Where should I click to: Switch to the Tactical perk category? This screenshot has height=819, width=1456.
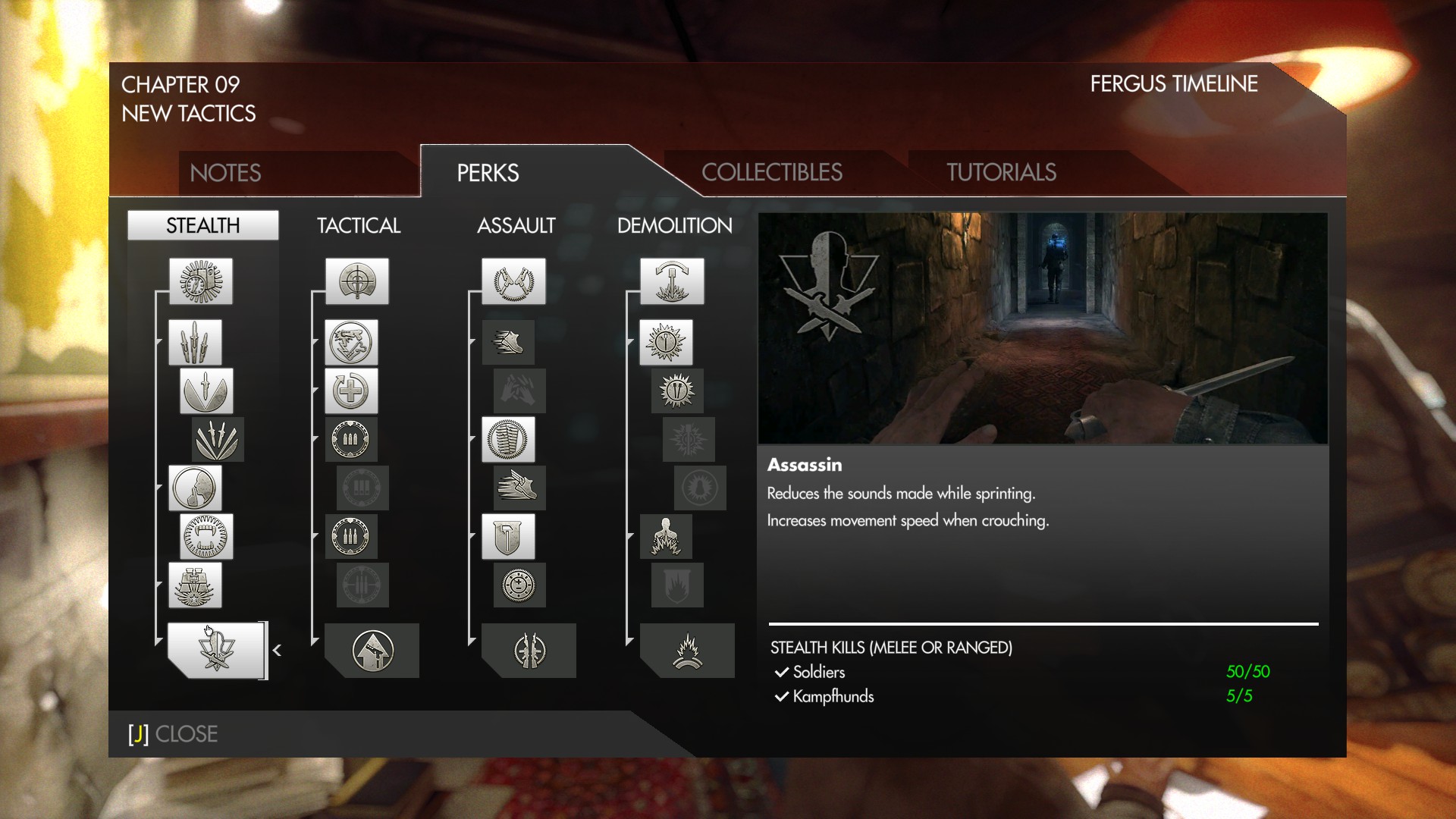coord(358,225)
